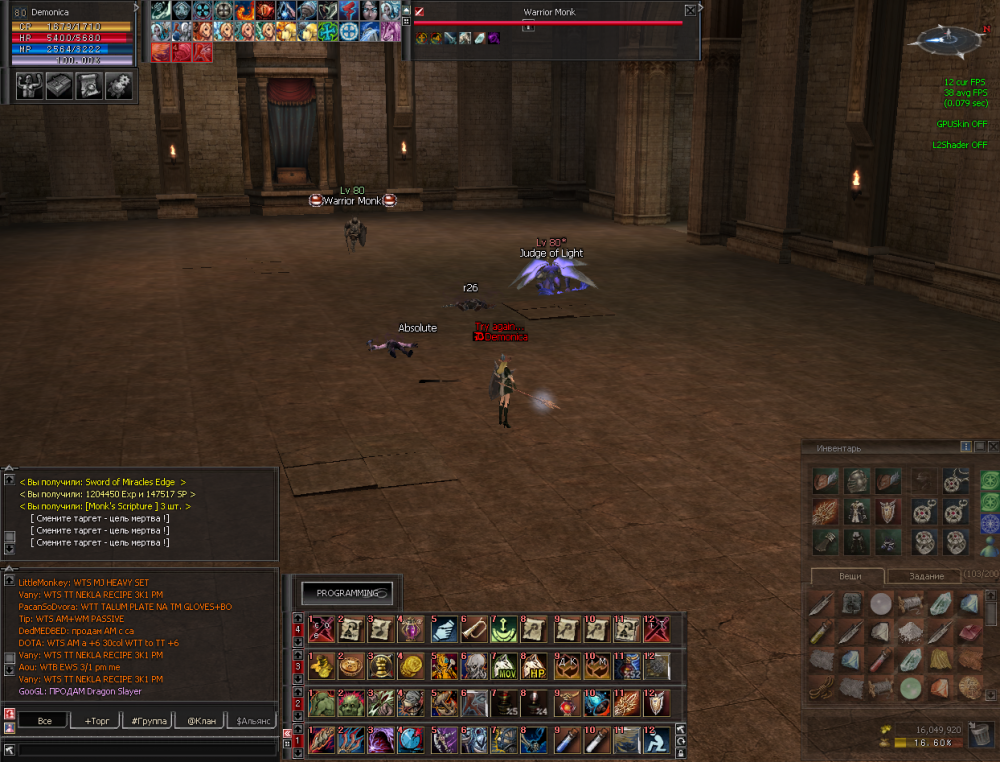Select the equipped helmet slot
This screenshot has width=1000, height=762.
857,481
